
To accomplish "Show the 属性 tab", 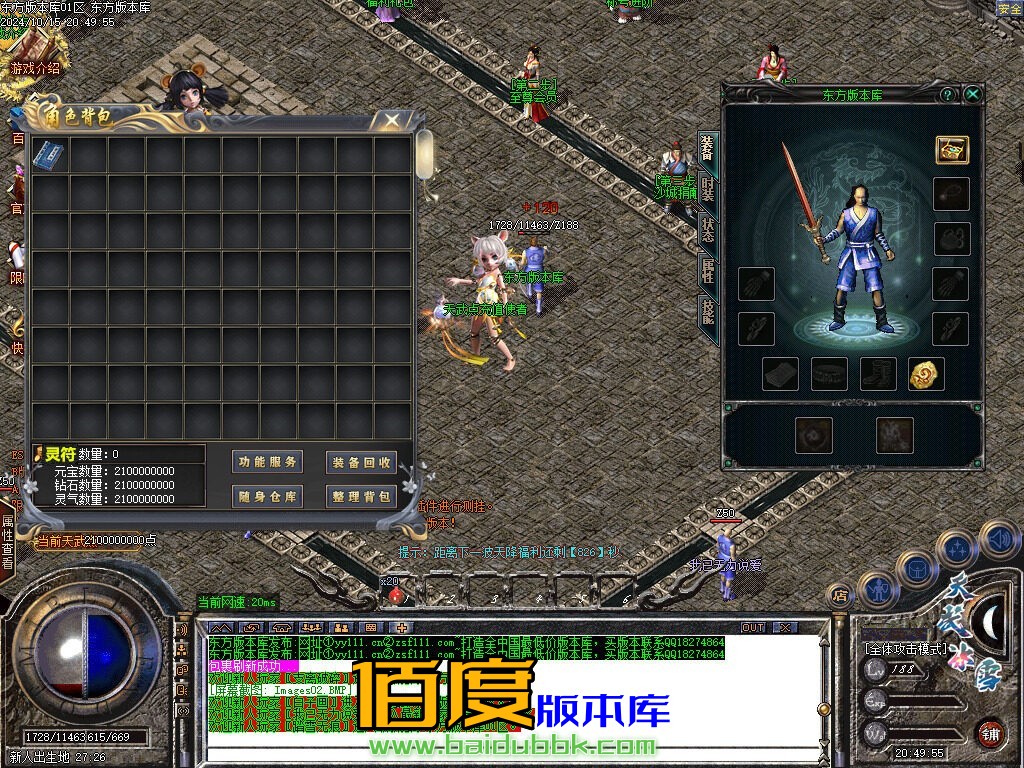I will click(708, 270).
